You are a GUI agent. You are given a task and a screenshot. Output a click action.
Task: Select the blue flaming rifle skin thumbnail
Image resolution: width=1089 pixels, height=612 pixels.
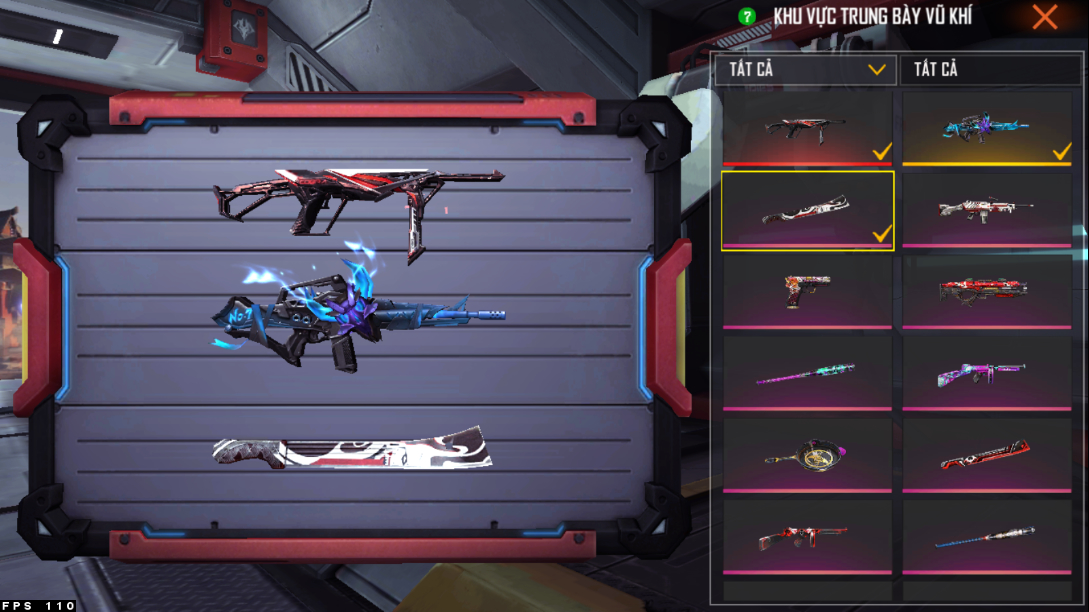point(986,128)
